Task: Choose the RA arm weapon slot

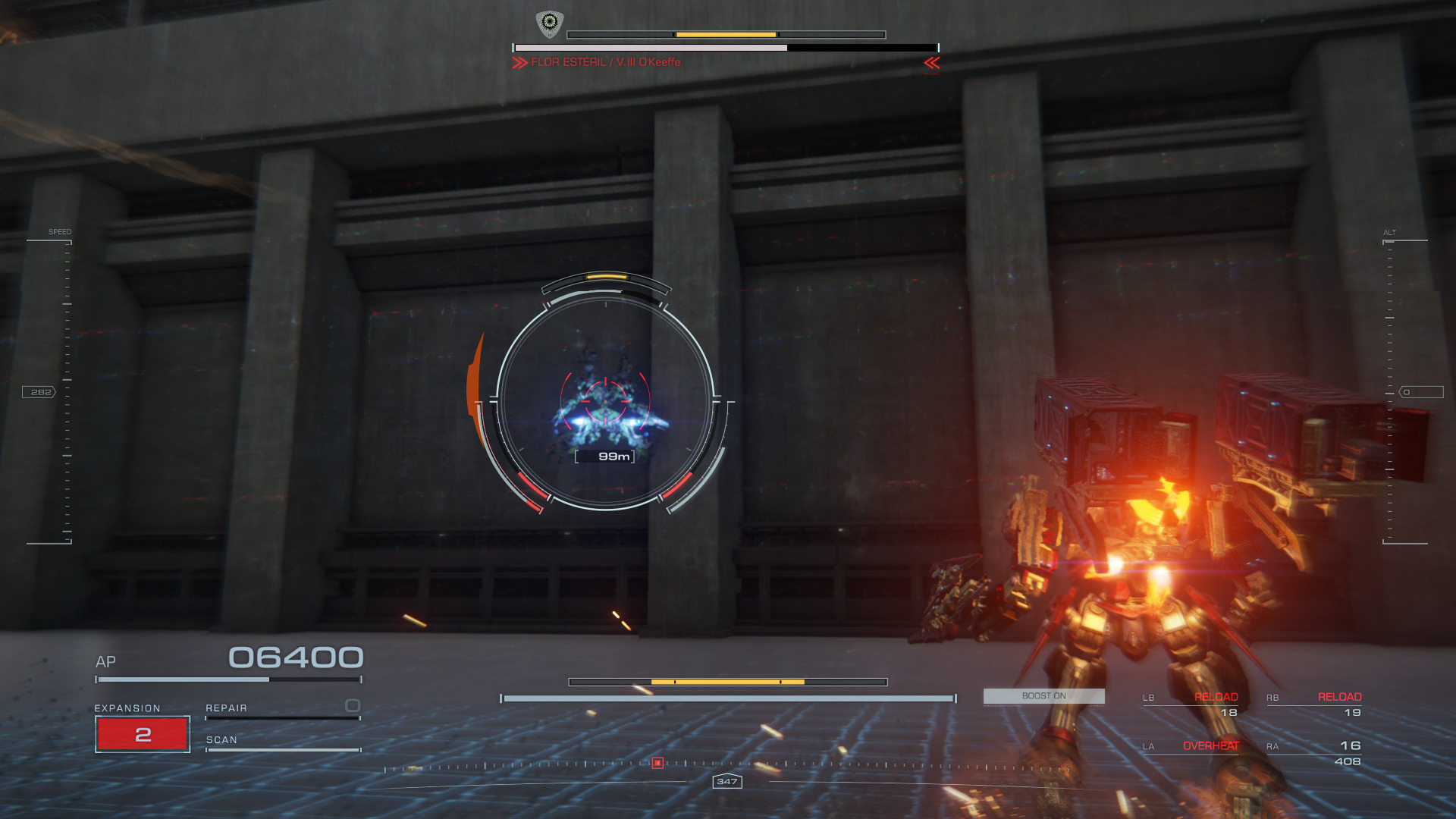Action: pyautogui.click(x=1314, y=753)
